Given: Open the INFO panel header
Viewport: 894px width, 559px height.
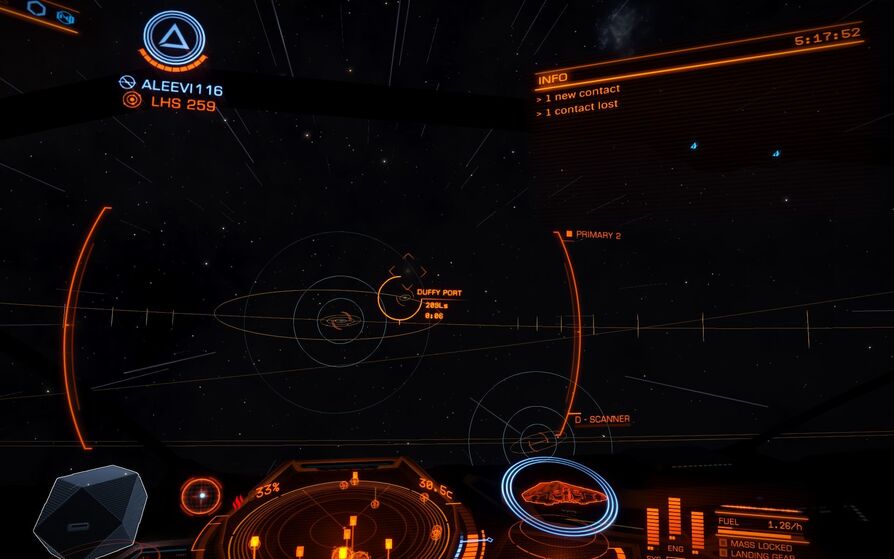Looking at the screenshot, I should [553, 78].
